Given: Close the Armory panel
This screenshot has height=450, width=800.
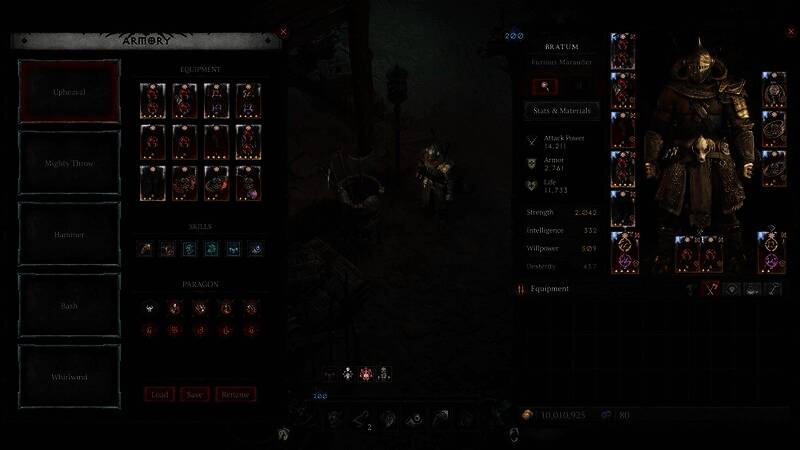Looking at the screenshot, I should [x=283, y=32].
